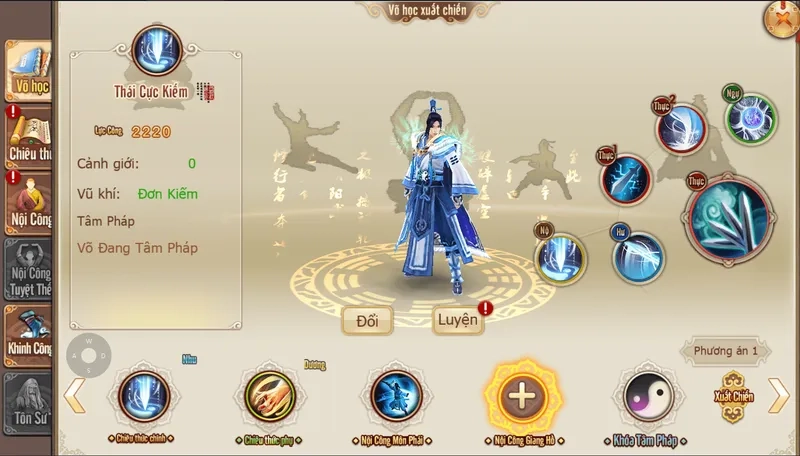Open the Khóa Tâm Pháp yin-yang slot
Image resolution: width=800 pixels, height=456 pixels.
pos(648,396)
